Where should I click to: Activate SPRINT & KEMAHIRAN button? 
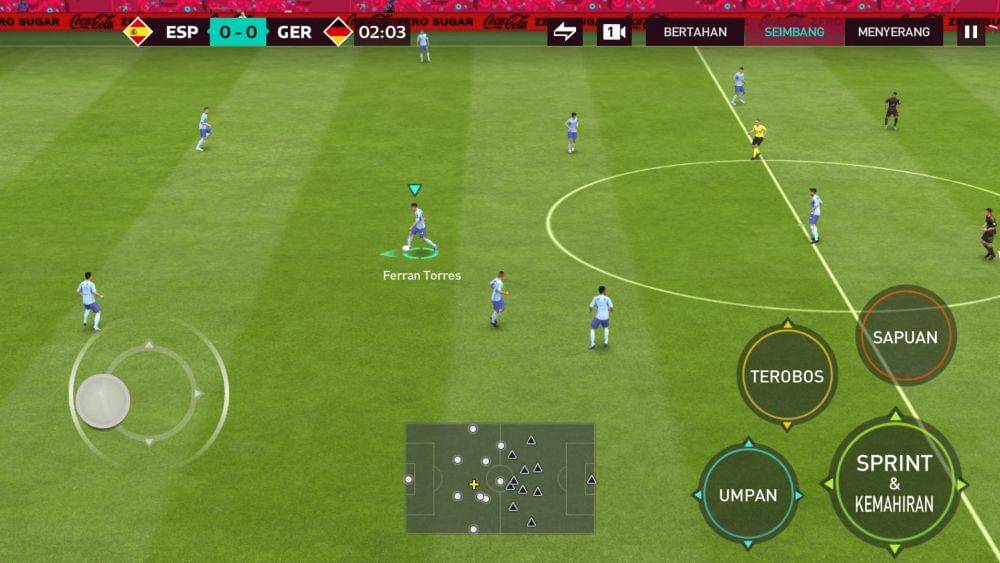(894, 484)
